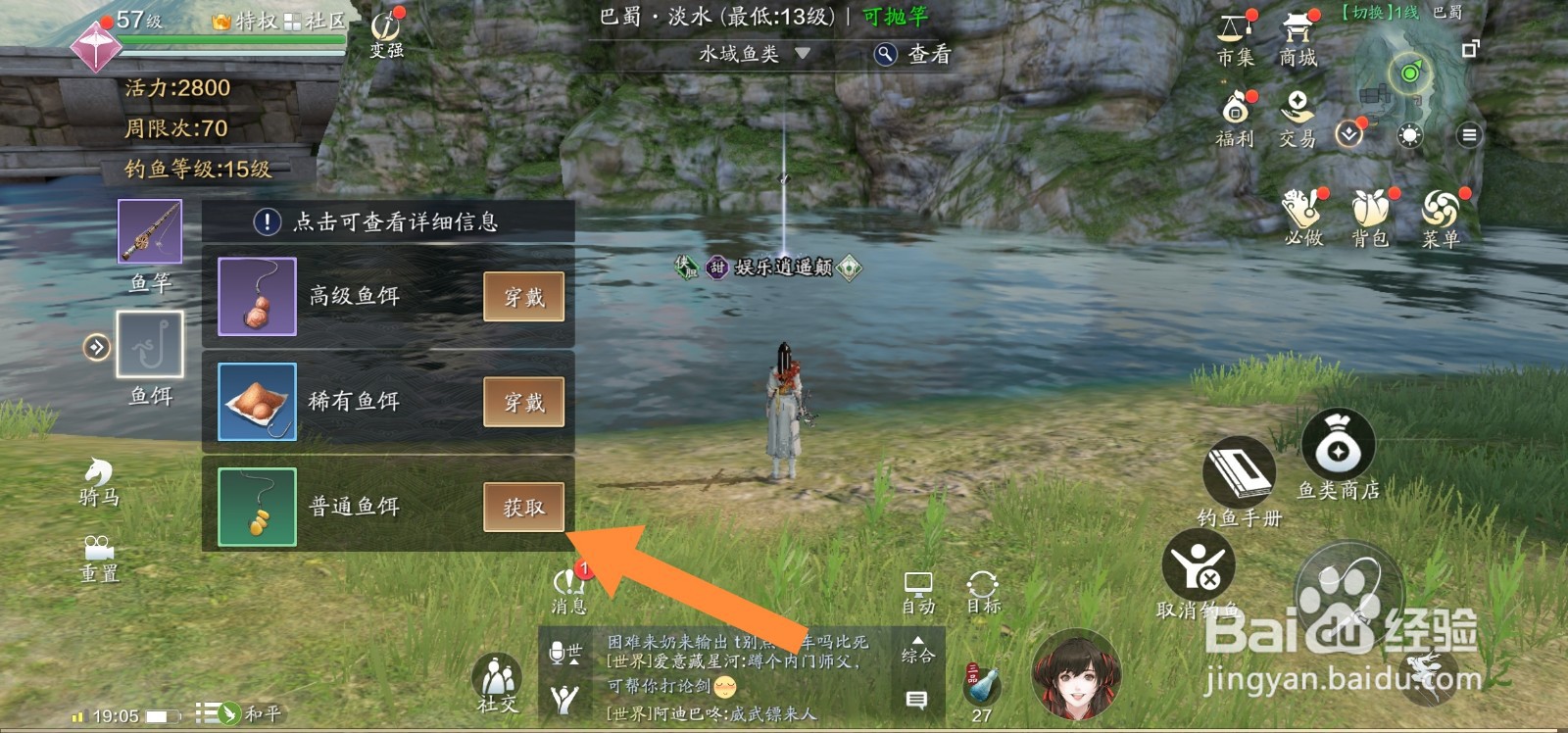Image resolution: width=1568 pixels, height=733 pixels.
Task: Switch to 自动 (Auto) mode
Action: click(x=919, y=588)
